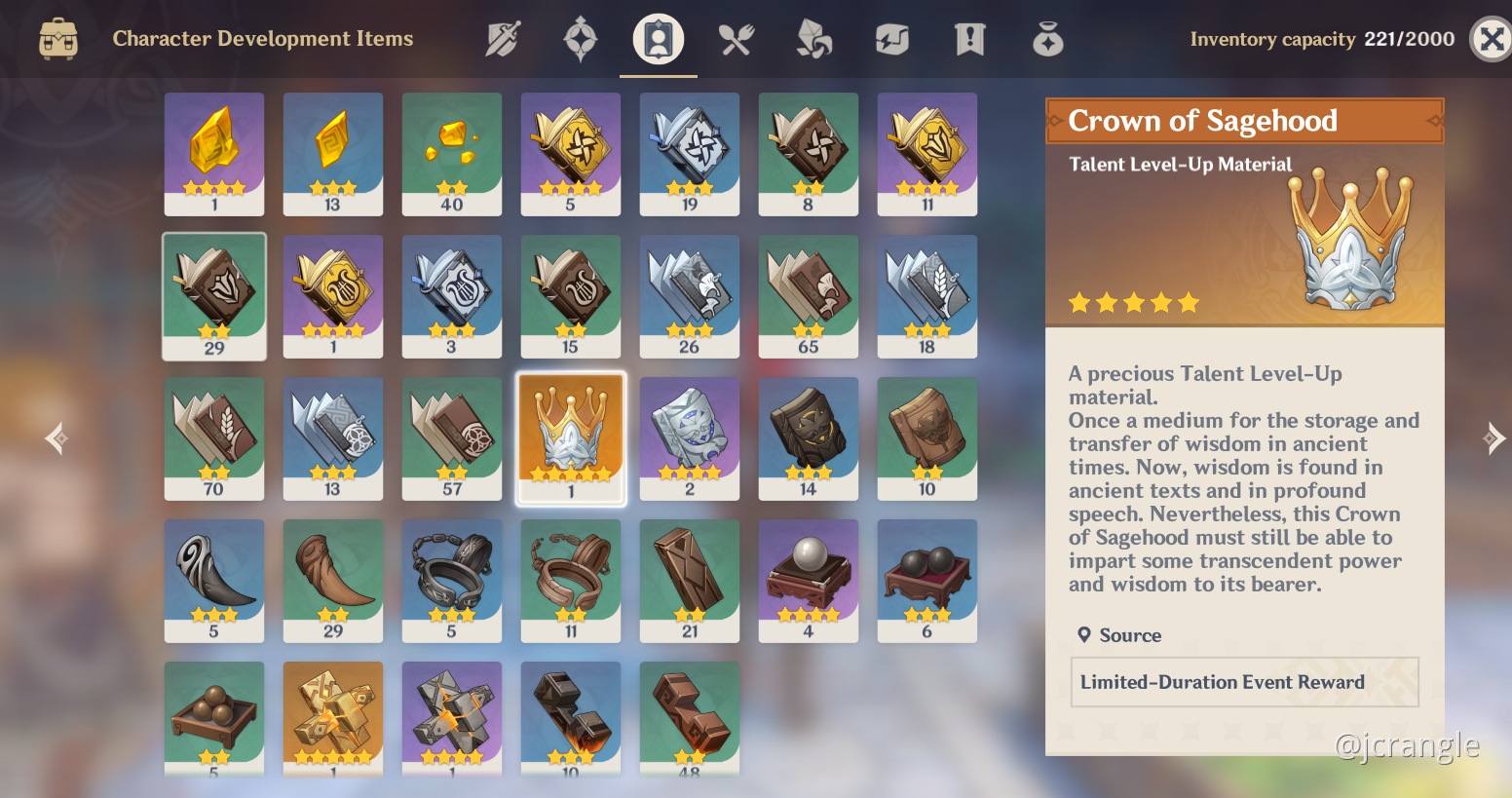Click the Character Development Items portrait icon
This screenshot has width=1512, height=798.
click(658, 39)
